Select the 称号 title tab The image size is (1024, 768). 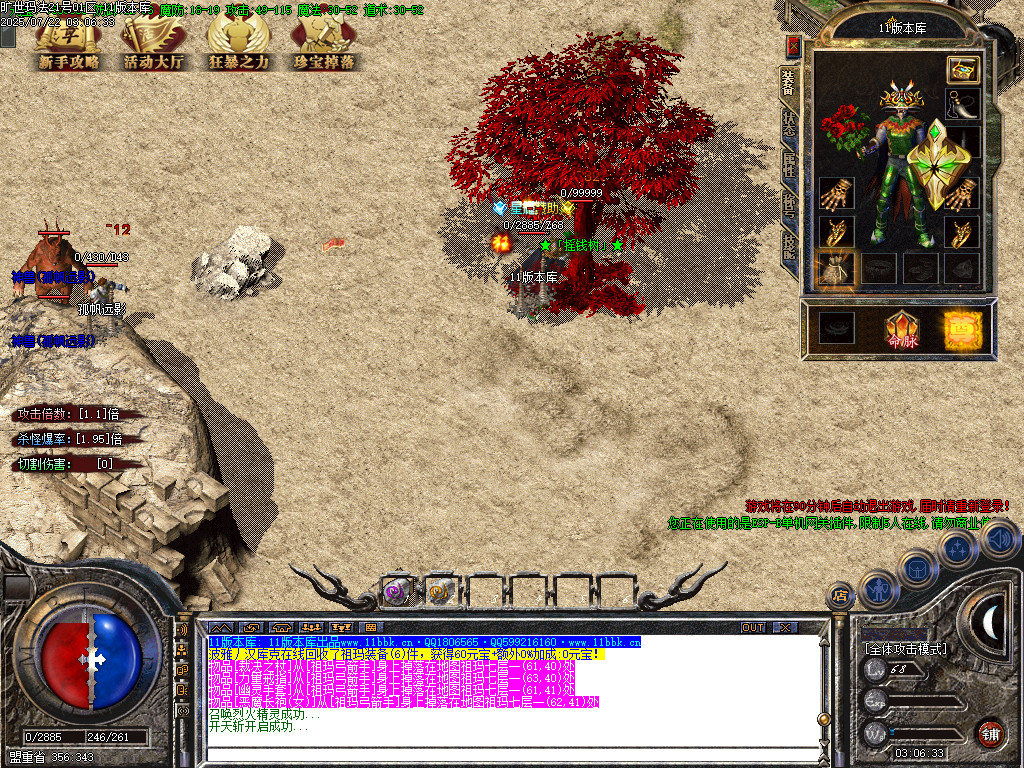tap(789, 204)
